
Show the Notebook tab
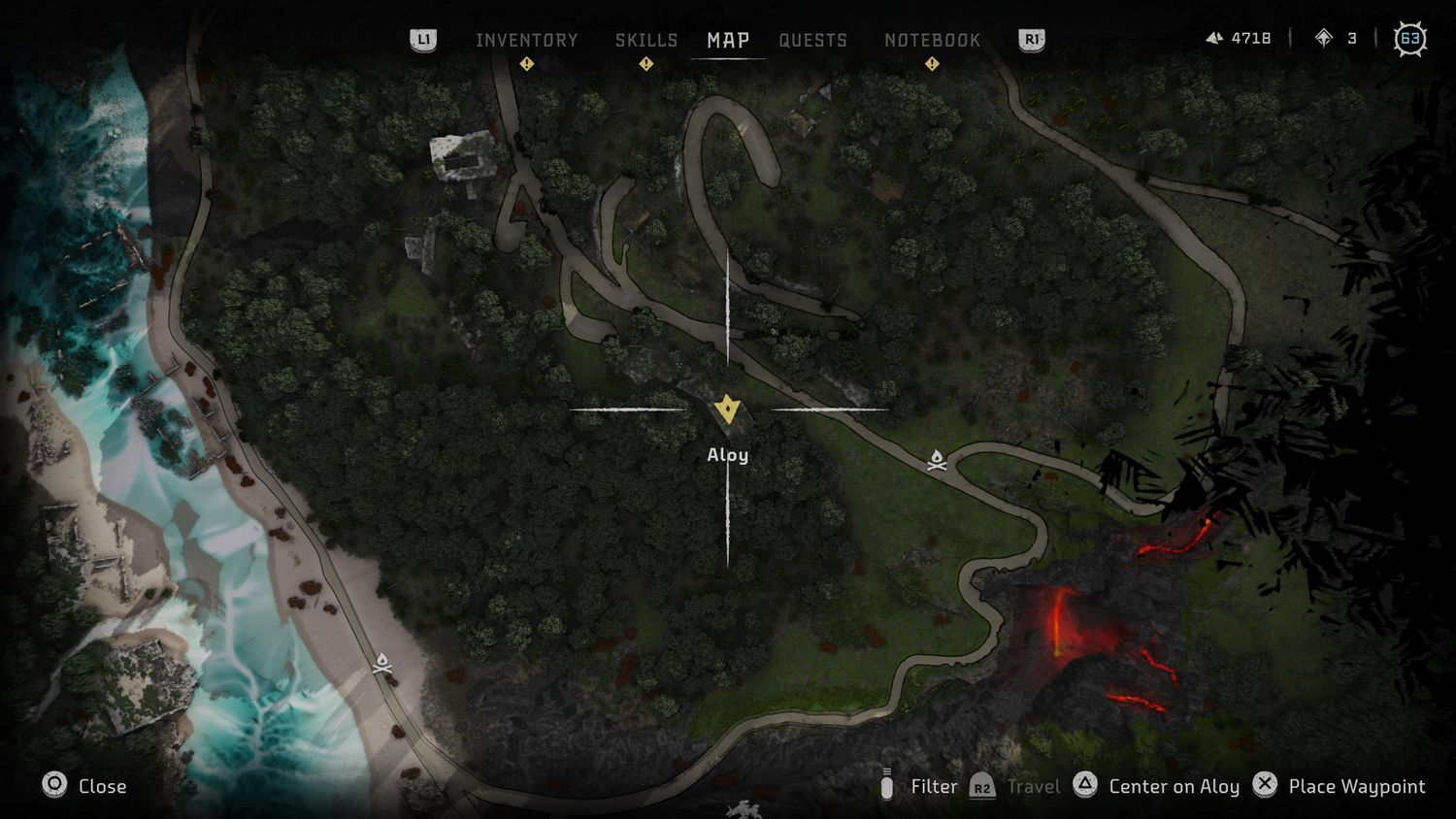[x=932, y=40]
